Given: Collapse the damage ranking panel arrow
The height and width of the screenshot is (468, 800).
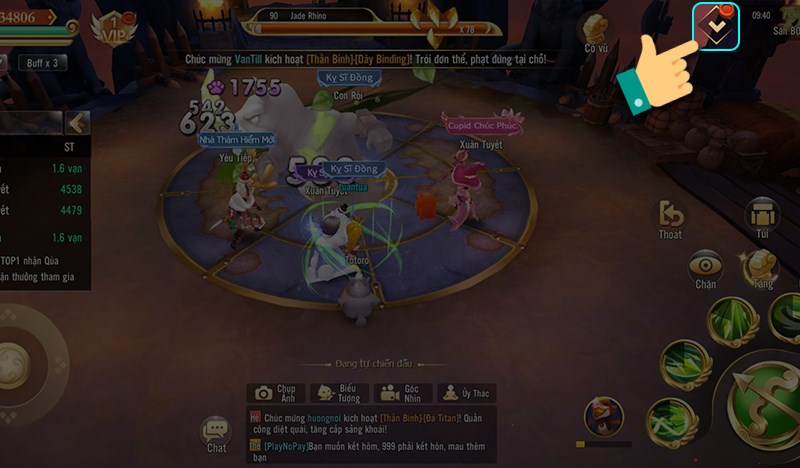Looking at the screenshot, I should coord(77,123).
